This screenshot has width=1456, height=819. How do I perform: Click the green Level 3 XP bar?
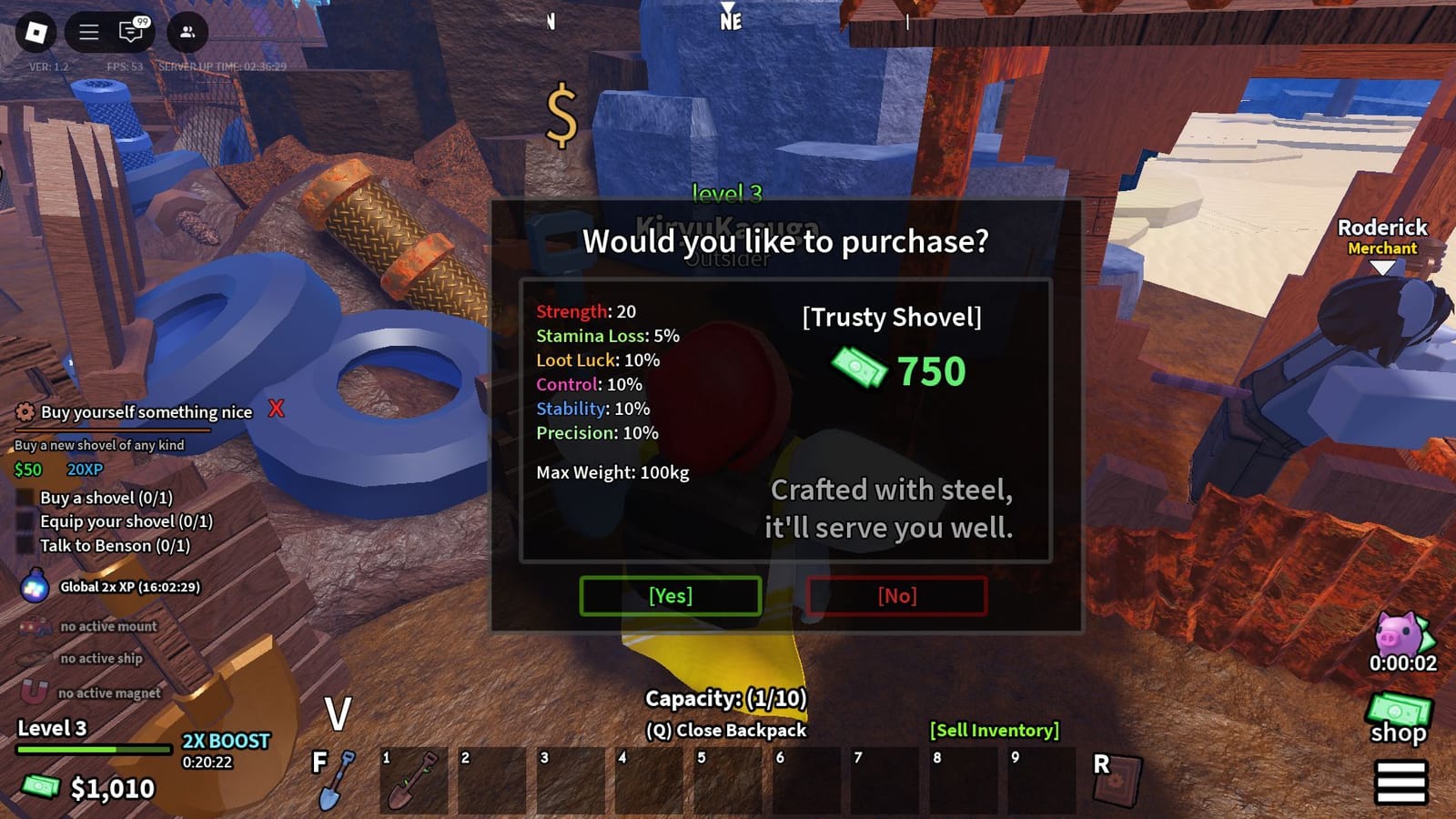(96, 747)
